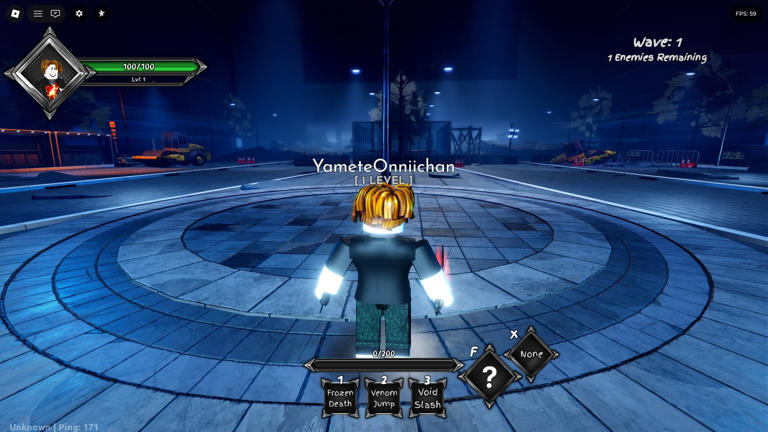Viewport: 768px width, 432px height.
Task: Click the player avatar portrait
Action: (x=51, y=73)
